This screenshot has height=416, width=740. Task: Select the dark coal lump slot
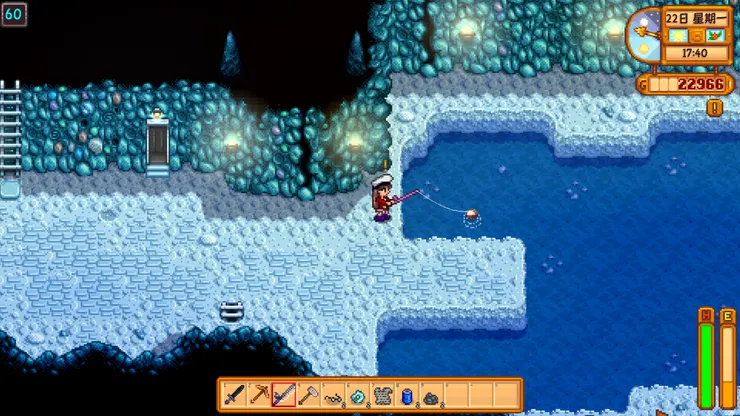coord(432,394)
